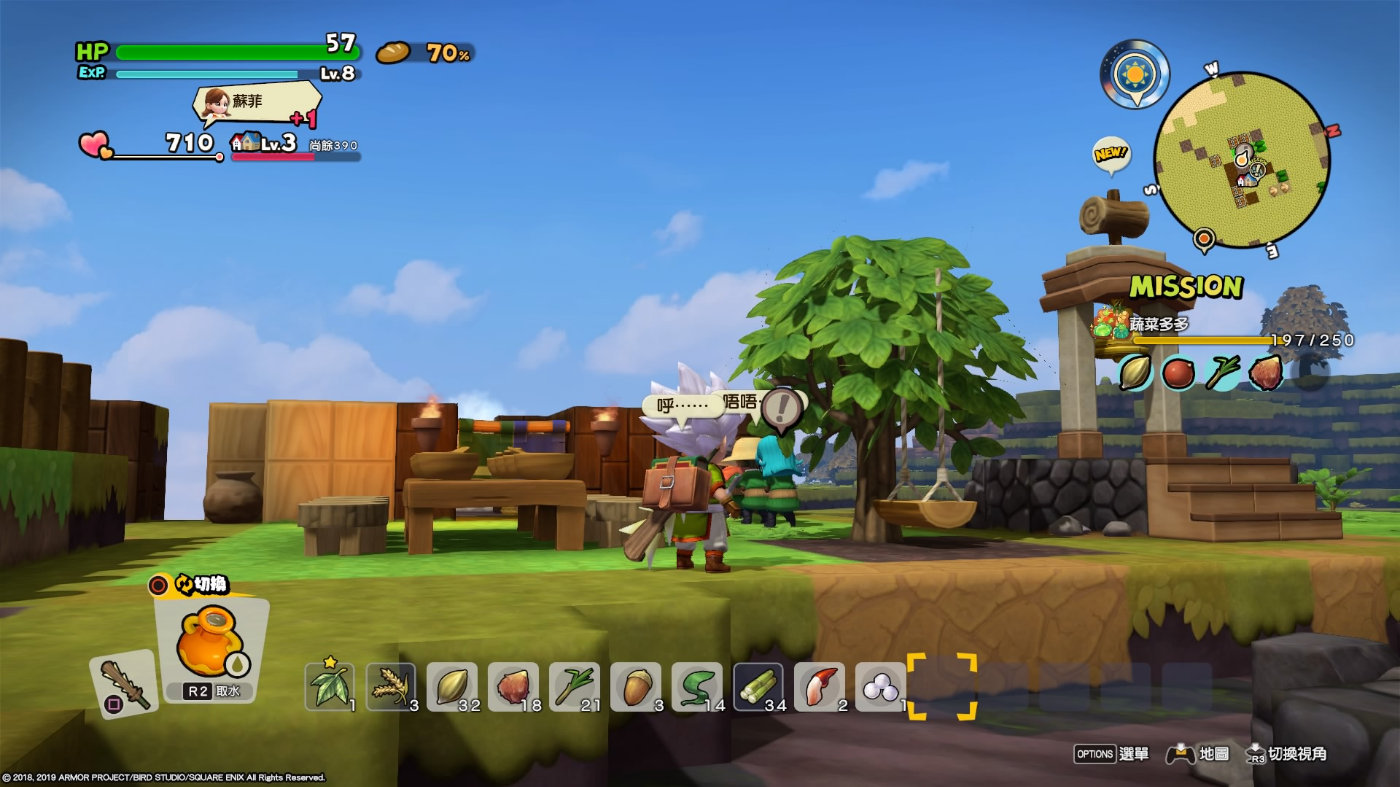Screen dimensions: 1400x787
Task: Choose the seed slot with 32
Action: tap(452, 685)
